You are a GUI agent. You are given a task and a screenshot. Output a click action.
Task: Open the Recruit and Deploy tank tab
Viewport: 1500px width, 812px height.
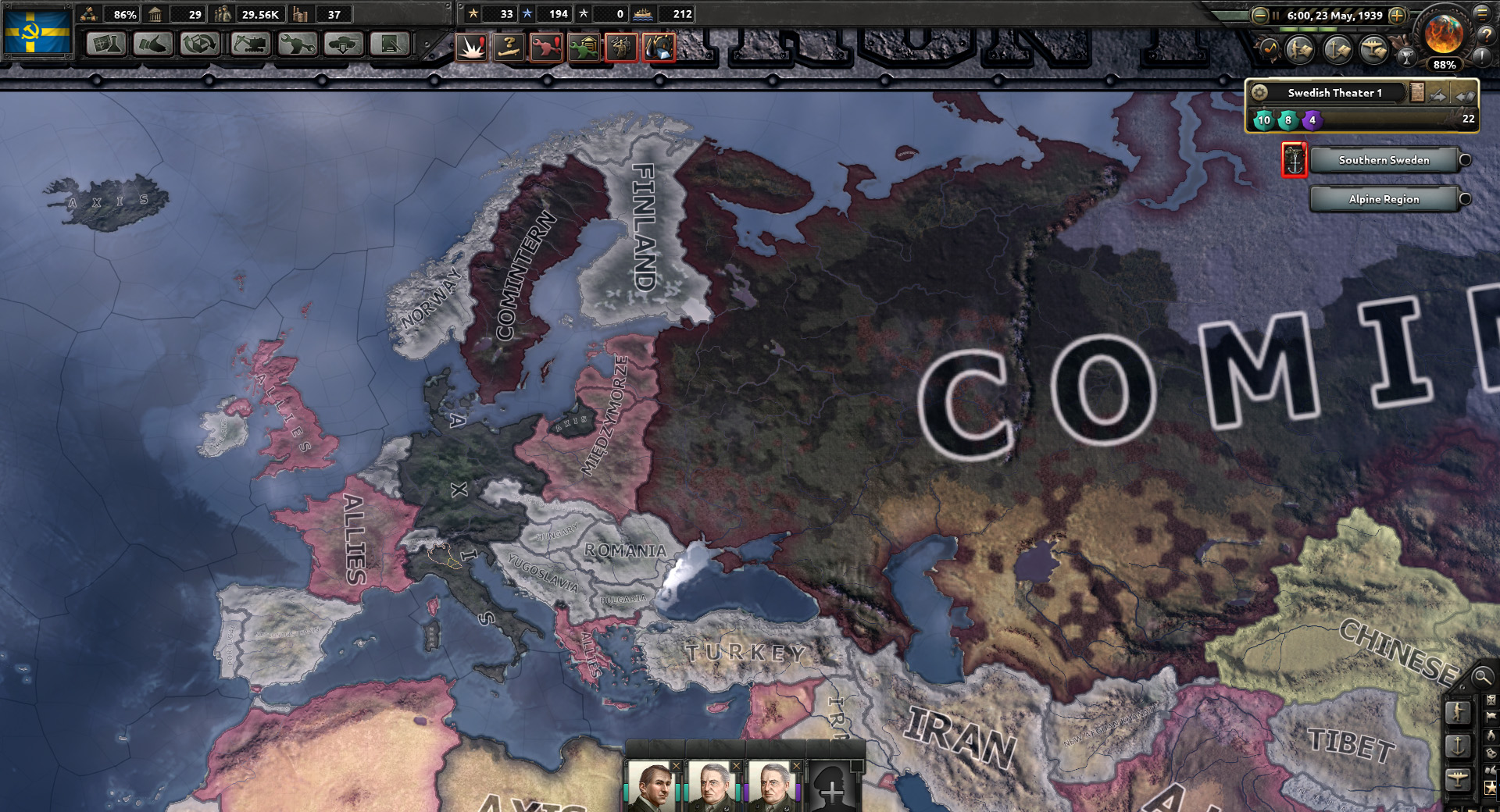(343, 45)
